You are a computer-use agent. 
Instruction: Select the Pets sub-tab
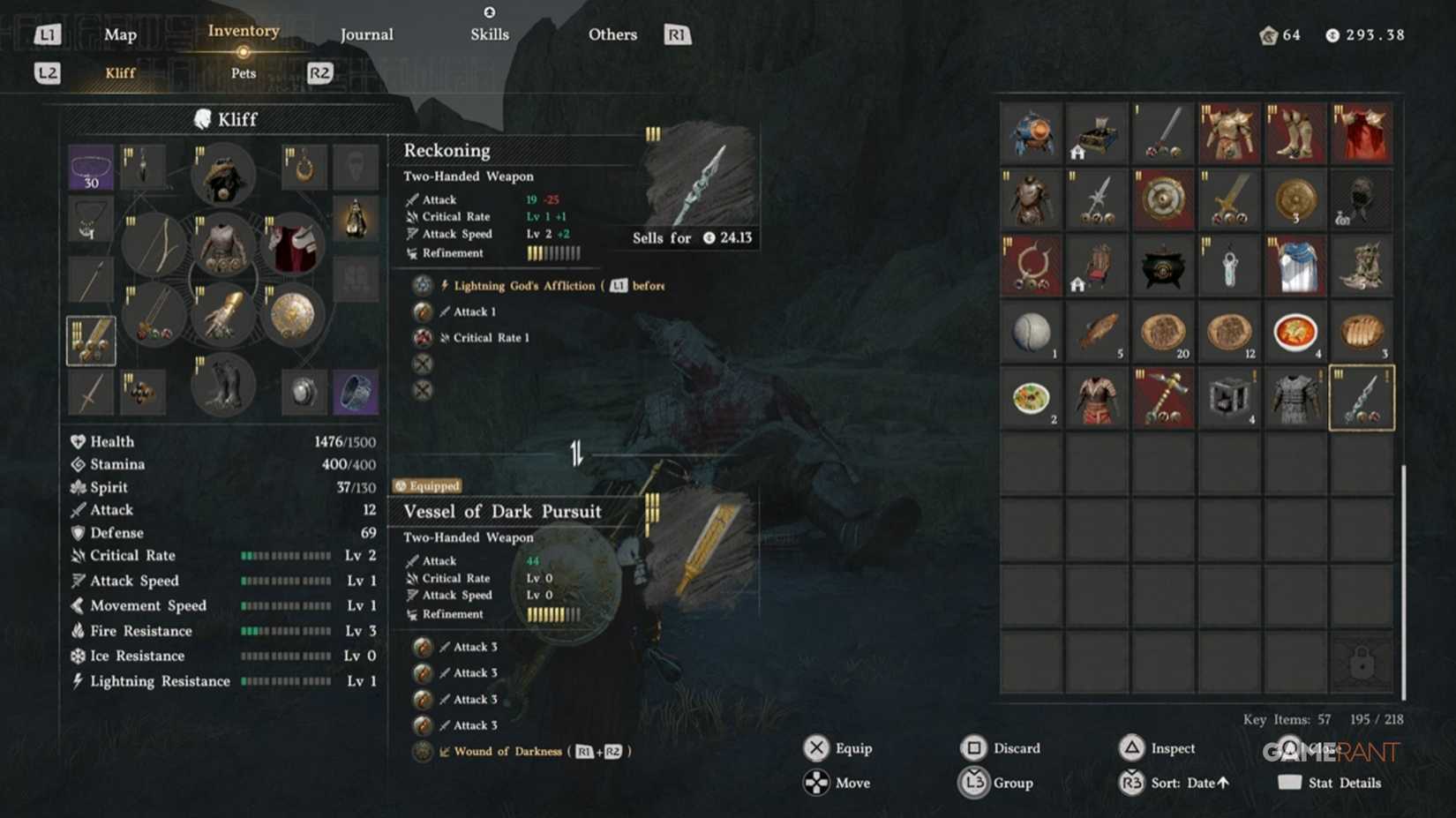point(243,73)
